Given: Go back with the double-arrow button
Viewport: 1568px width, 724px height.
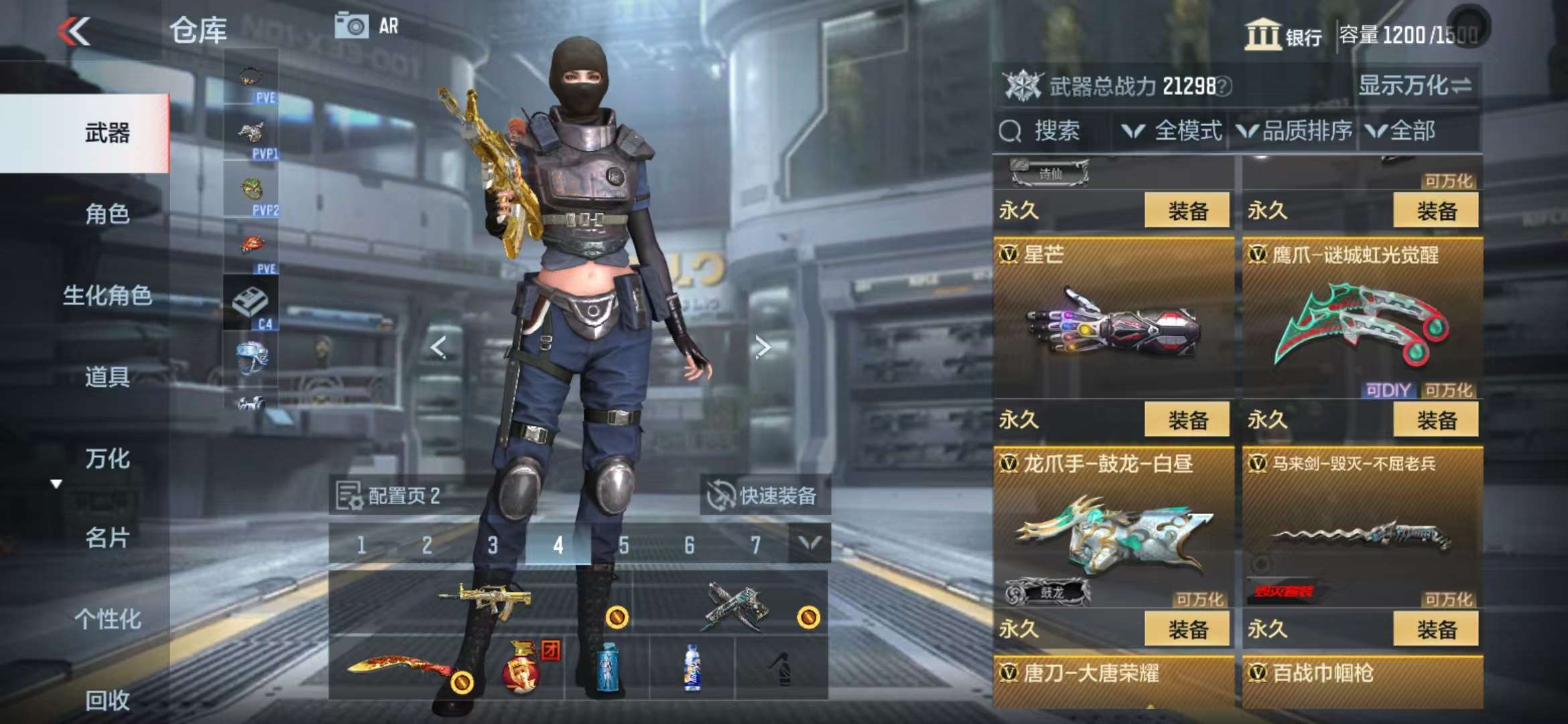Looking at the screenshot, I should tap(74, 31).
